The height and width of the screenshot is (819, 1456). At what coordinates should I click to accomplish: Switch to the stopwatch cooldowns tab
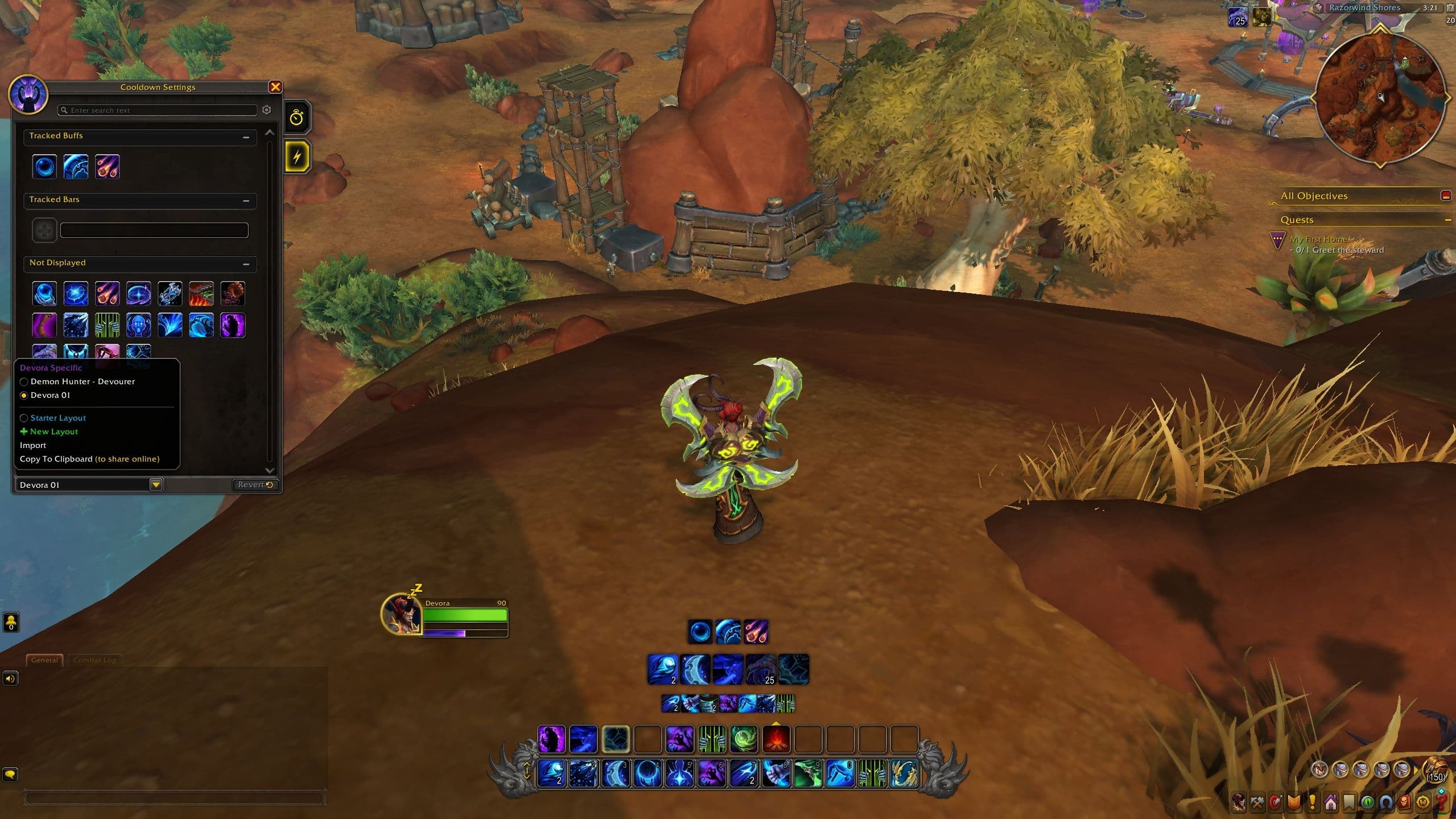[297, 118]
